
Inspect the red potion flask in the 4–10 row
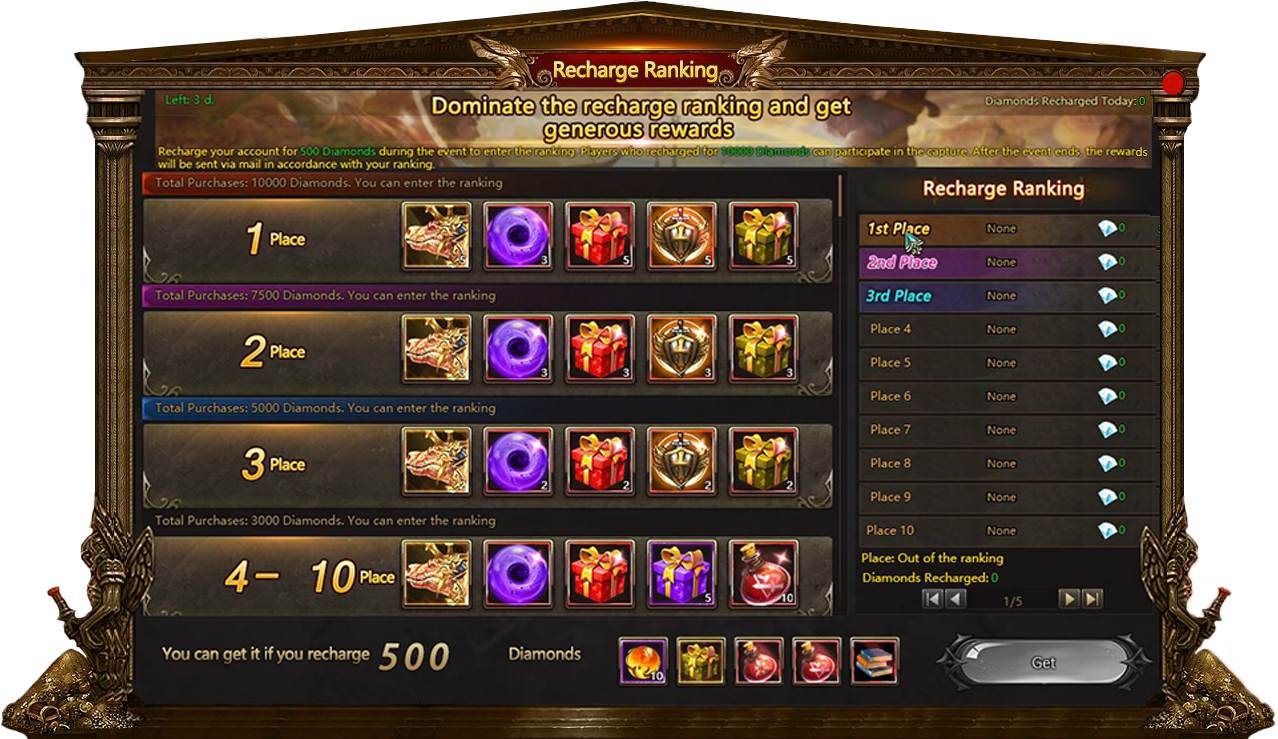pos(763,574)
